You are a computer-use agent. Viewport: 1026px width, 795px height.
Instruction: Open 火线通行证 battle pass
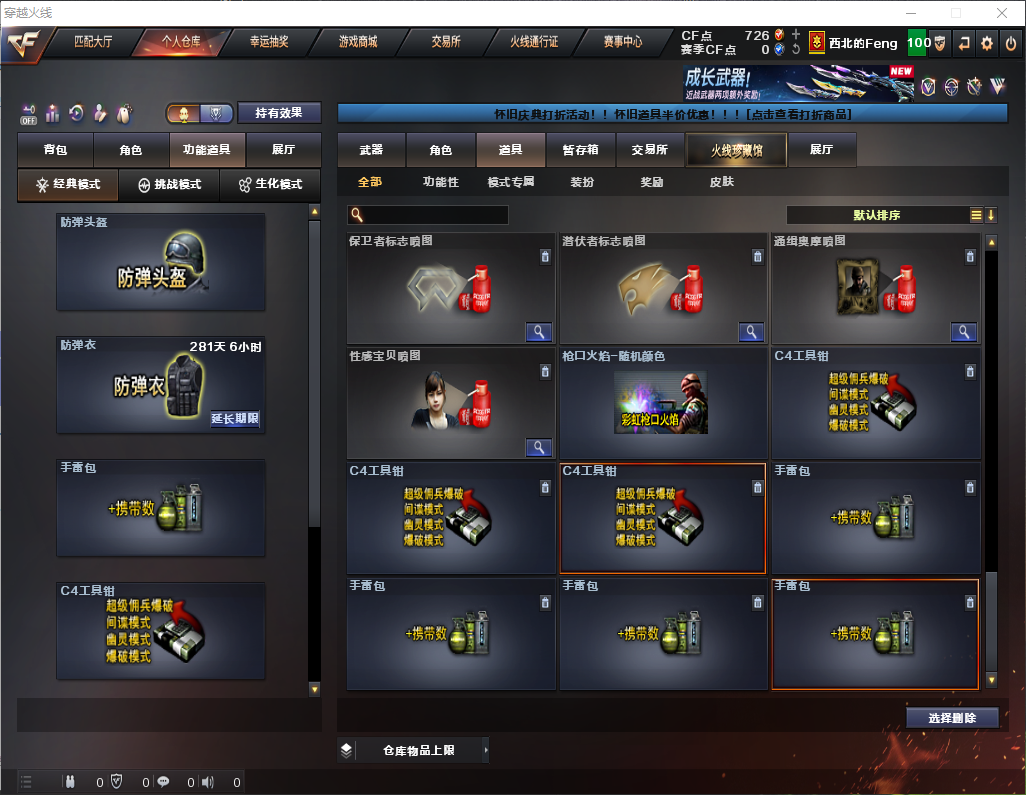[534, 42]
